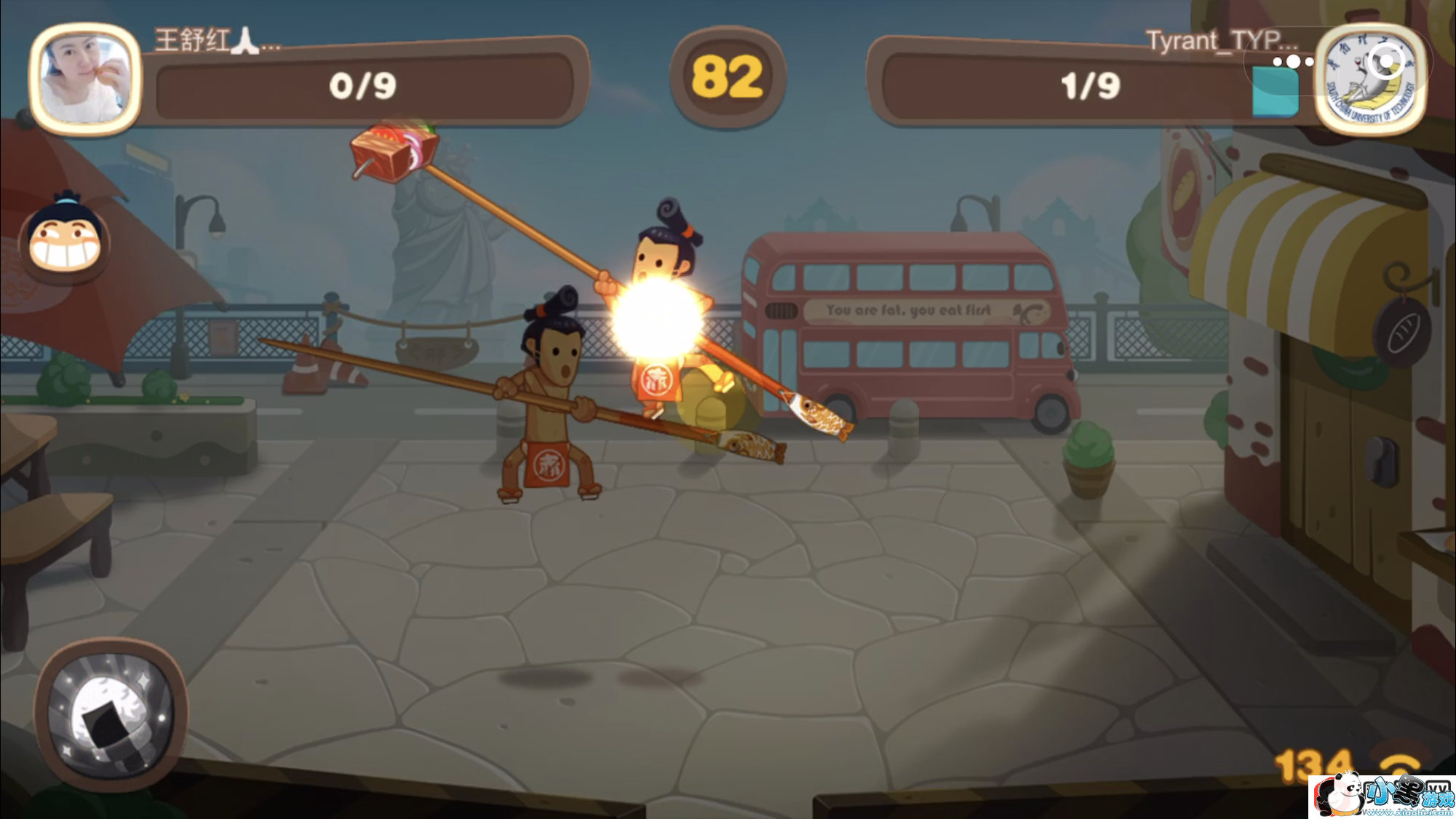Activate the rice ball skill button
Image resolution: width=1456 pixels, height=819 pixels.
111,714
